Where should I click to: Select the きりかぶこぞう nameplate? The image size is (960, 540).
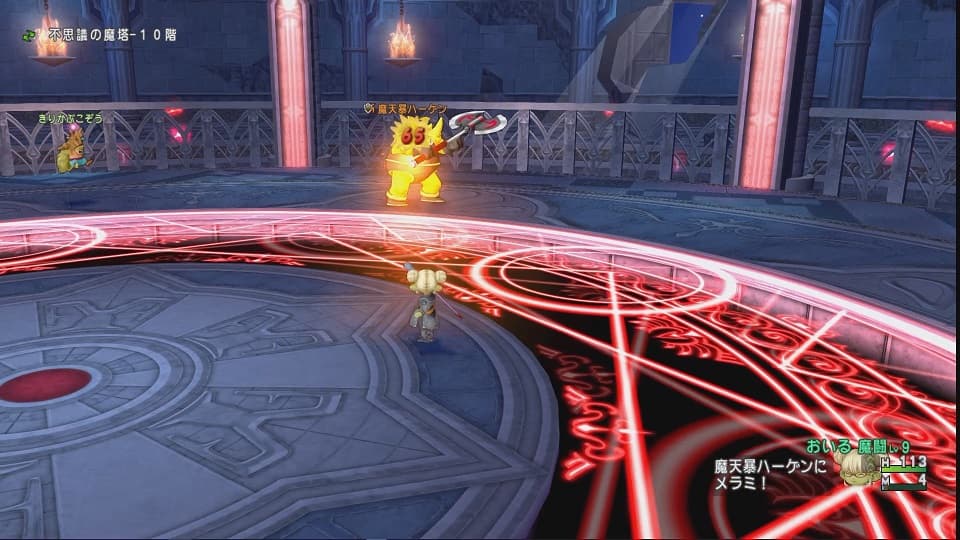(71, 118)
